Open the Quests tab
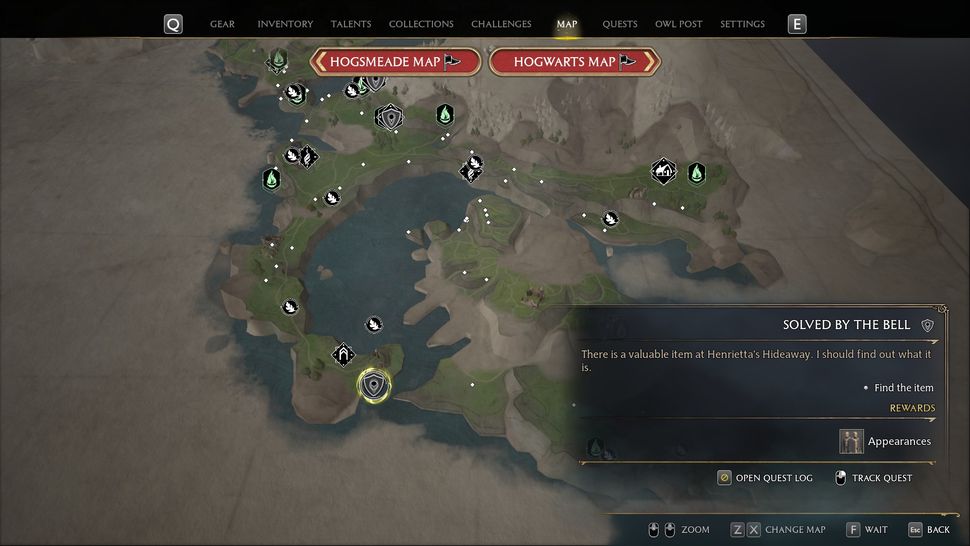Viewport: 970px width, 546px height. (620, 24)
